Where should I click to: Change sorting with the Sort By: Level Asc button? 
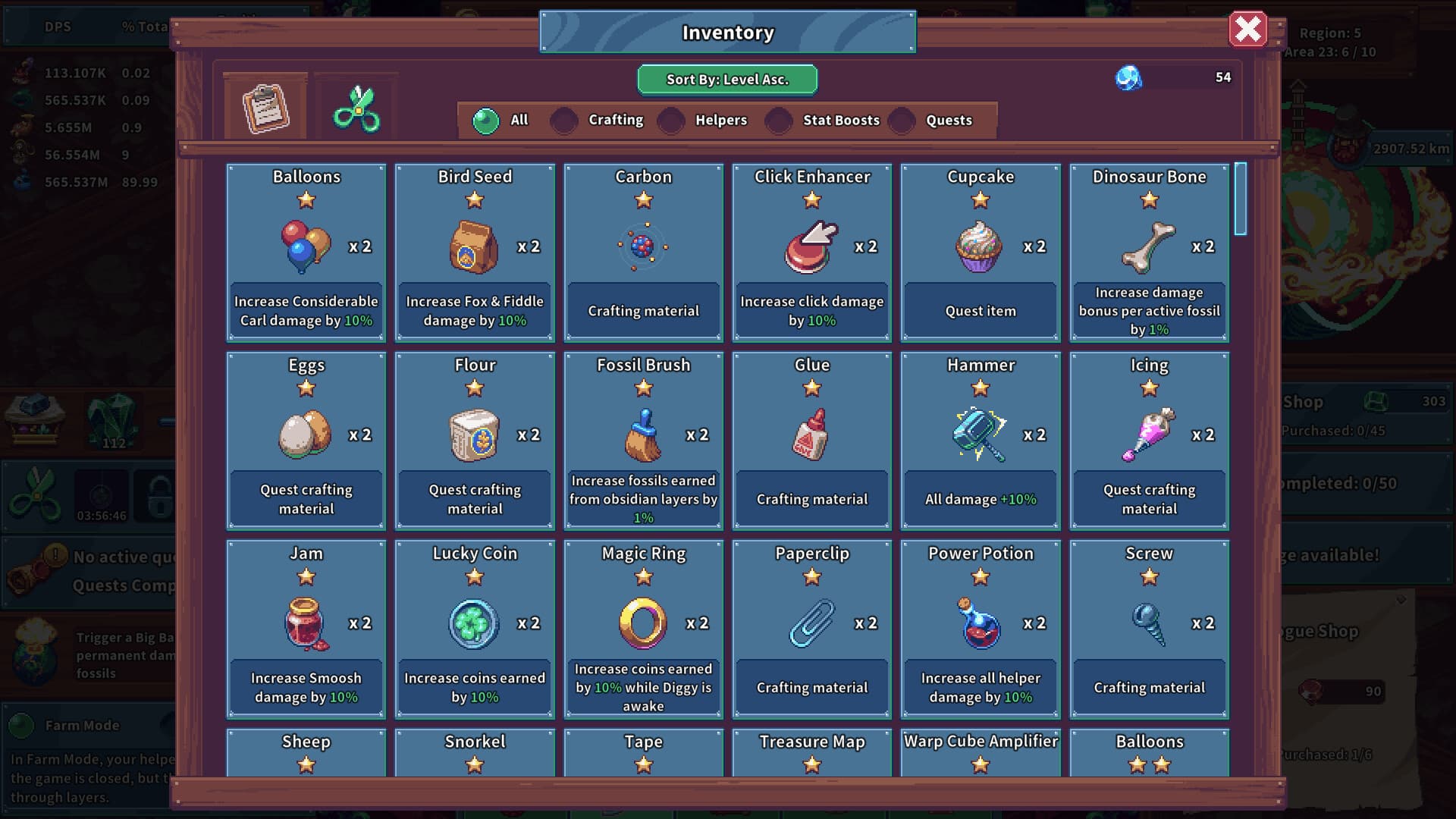(x=726, y=79)
